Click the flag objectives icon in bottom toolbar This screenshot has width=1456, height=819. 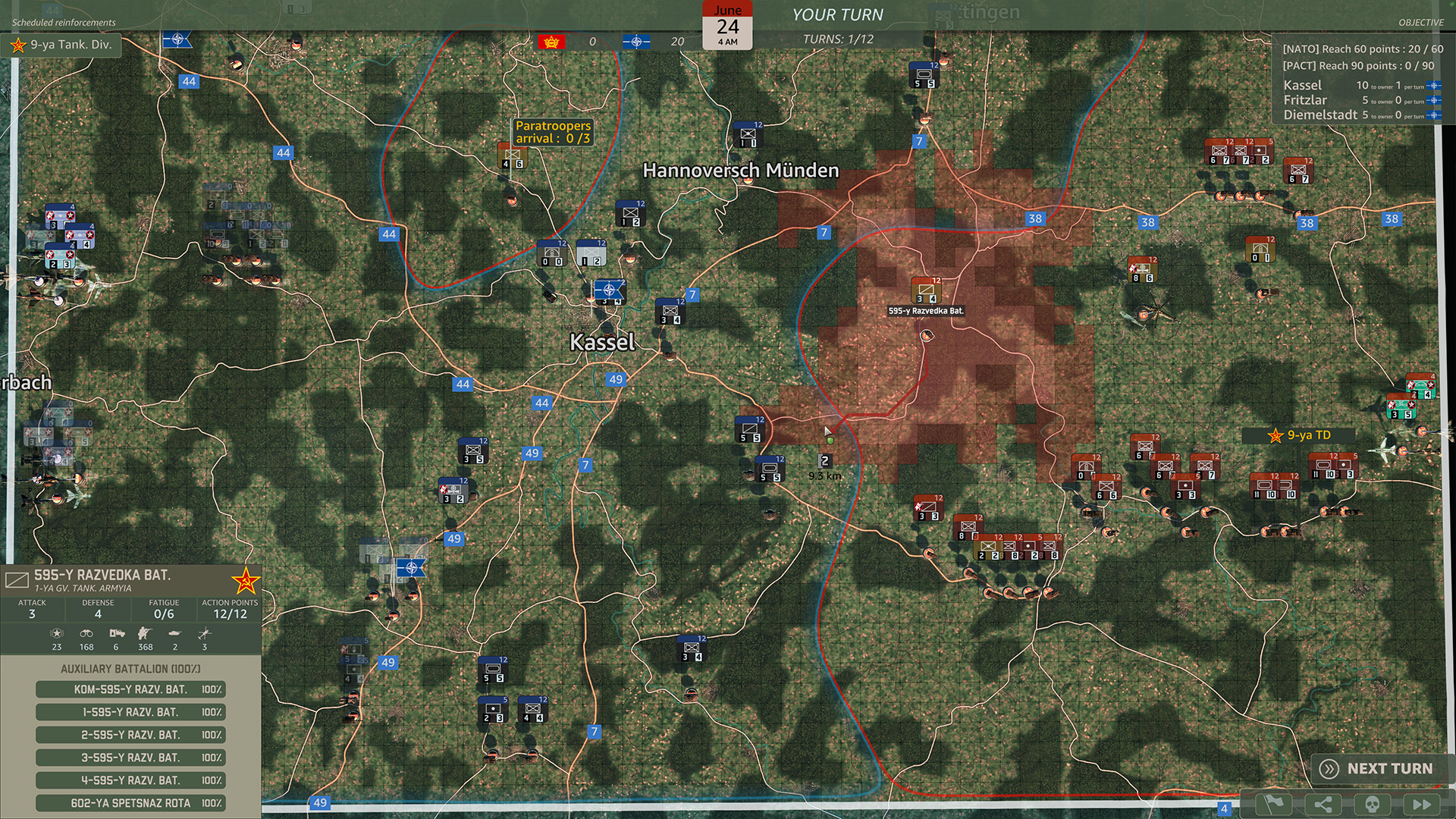tap(1272, 805)
